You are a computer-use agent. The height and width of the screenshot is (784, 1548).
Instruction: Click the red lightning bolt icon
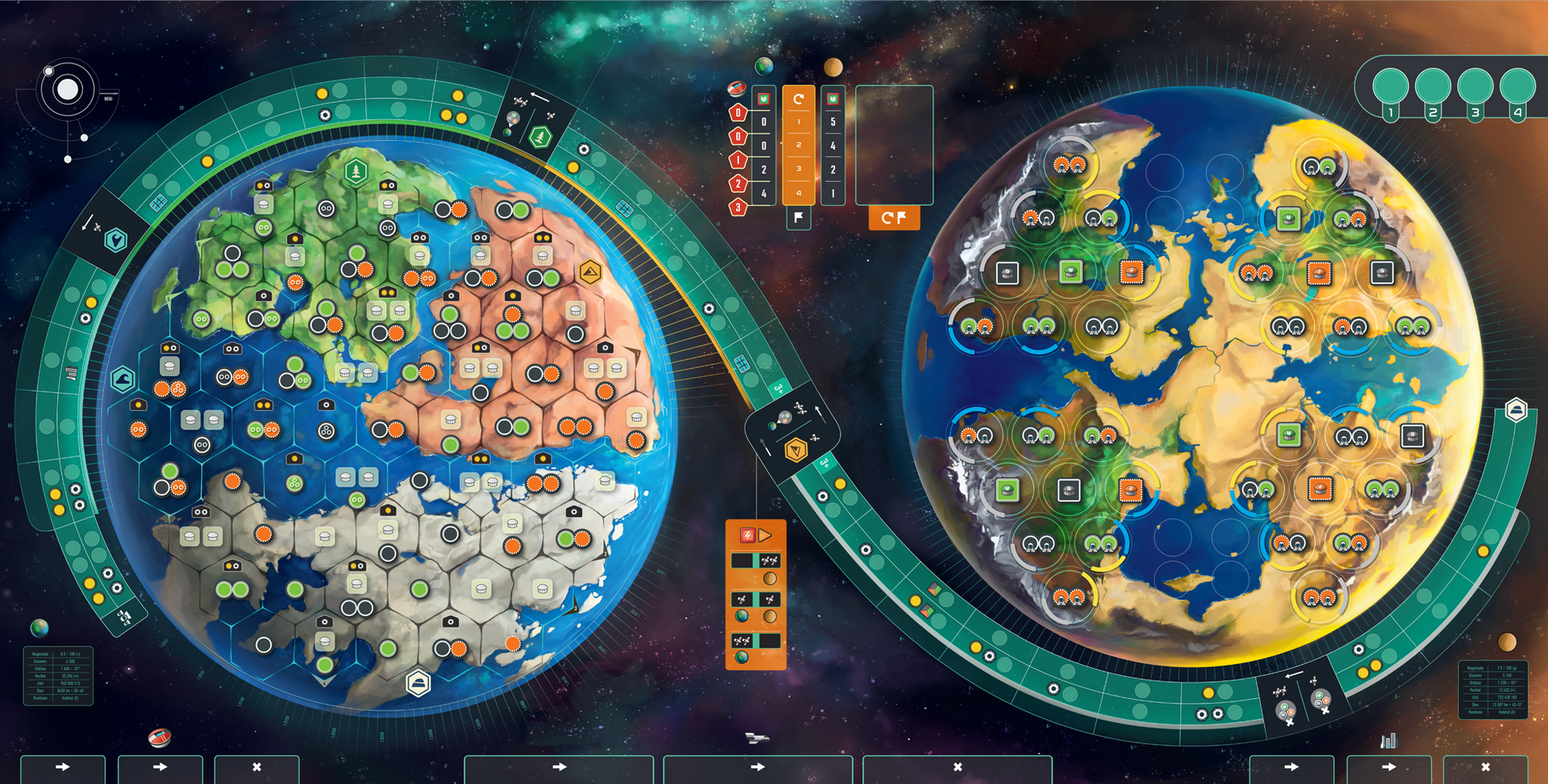pyautogui.click(x=747, y=535)
